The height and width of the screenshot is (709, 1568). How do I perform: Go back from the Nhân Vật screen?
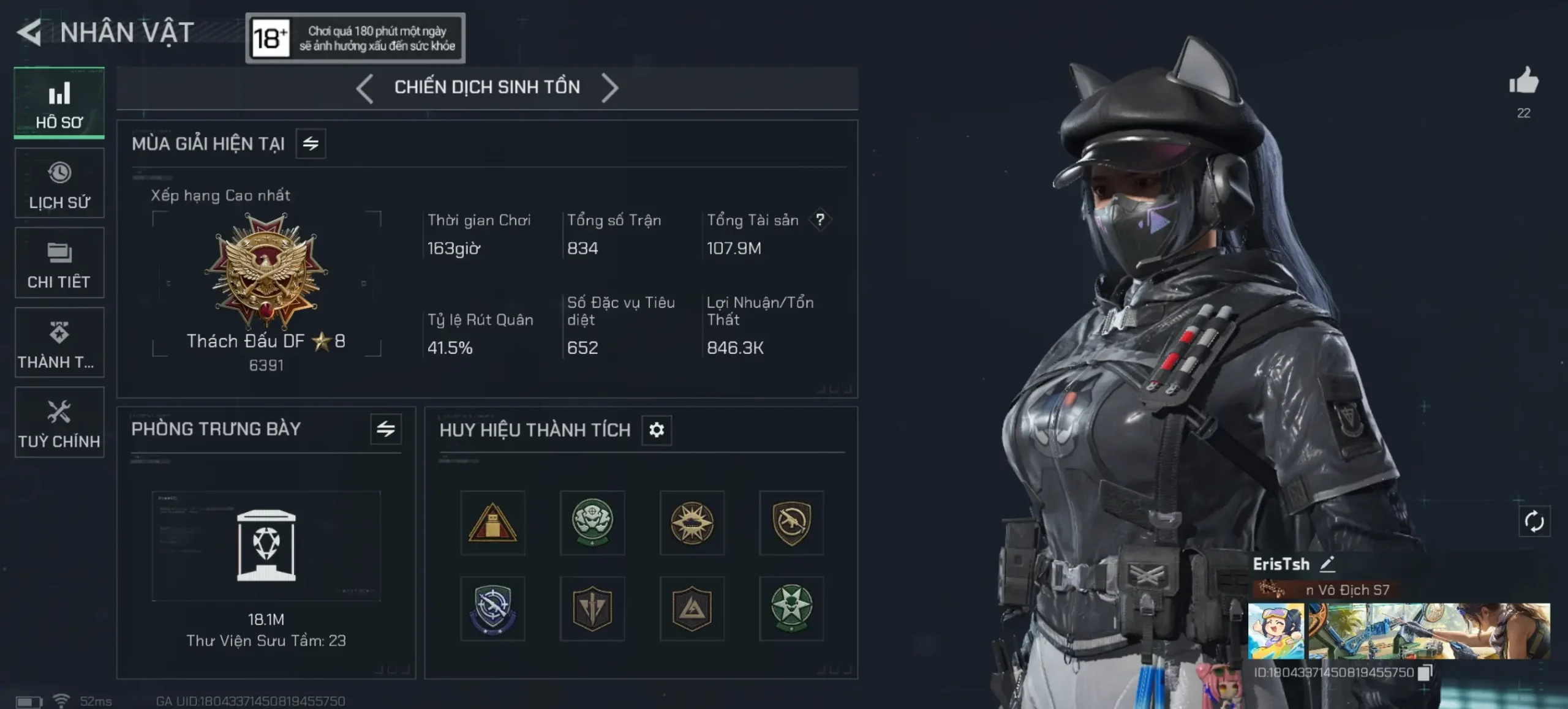click(x=29, y=32)
